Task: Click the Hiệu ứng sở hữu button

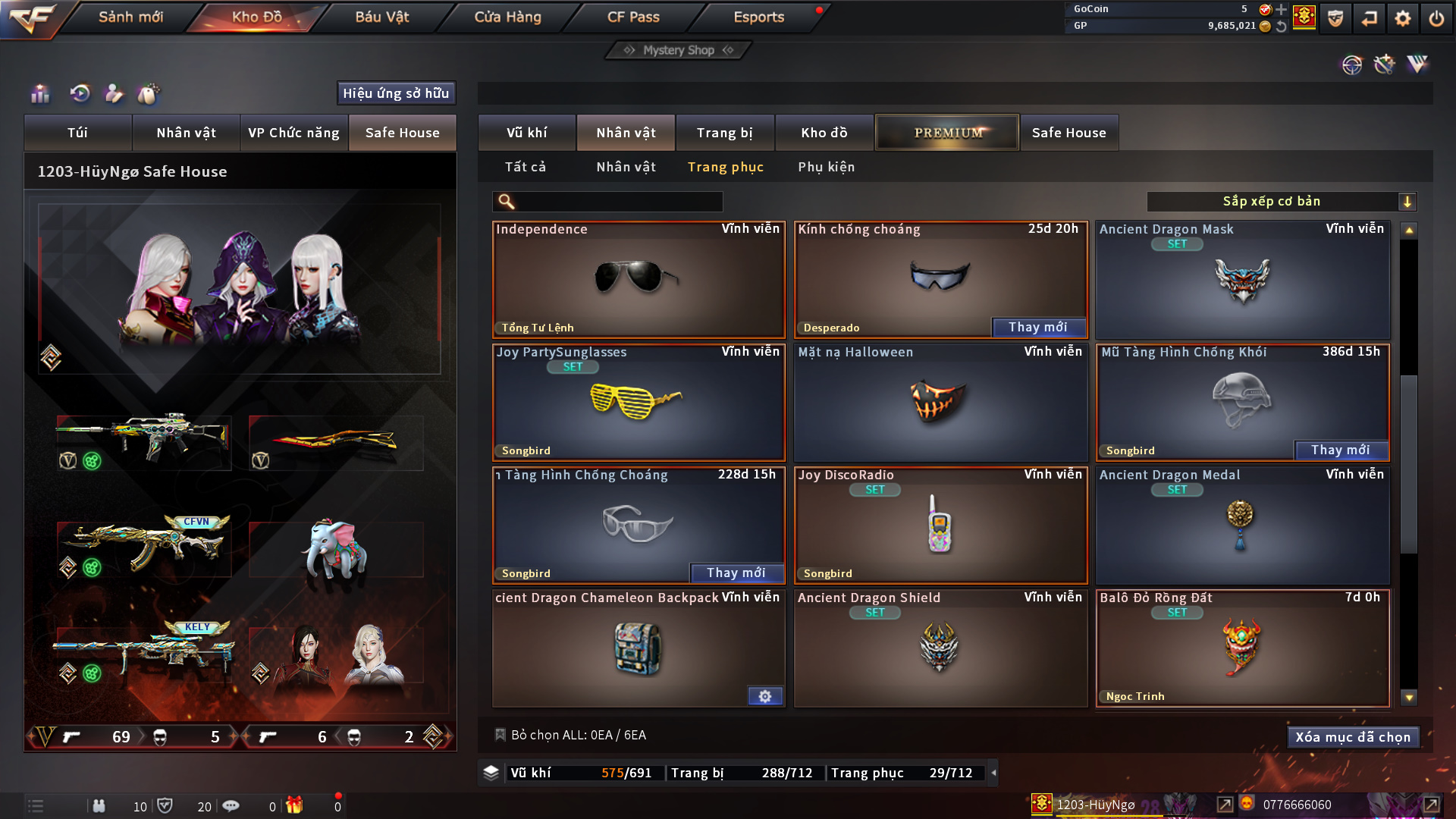Action: tap(396, 93)
